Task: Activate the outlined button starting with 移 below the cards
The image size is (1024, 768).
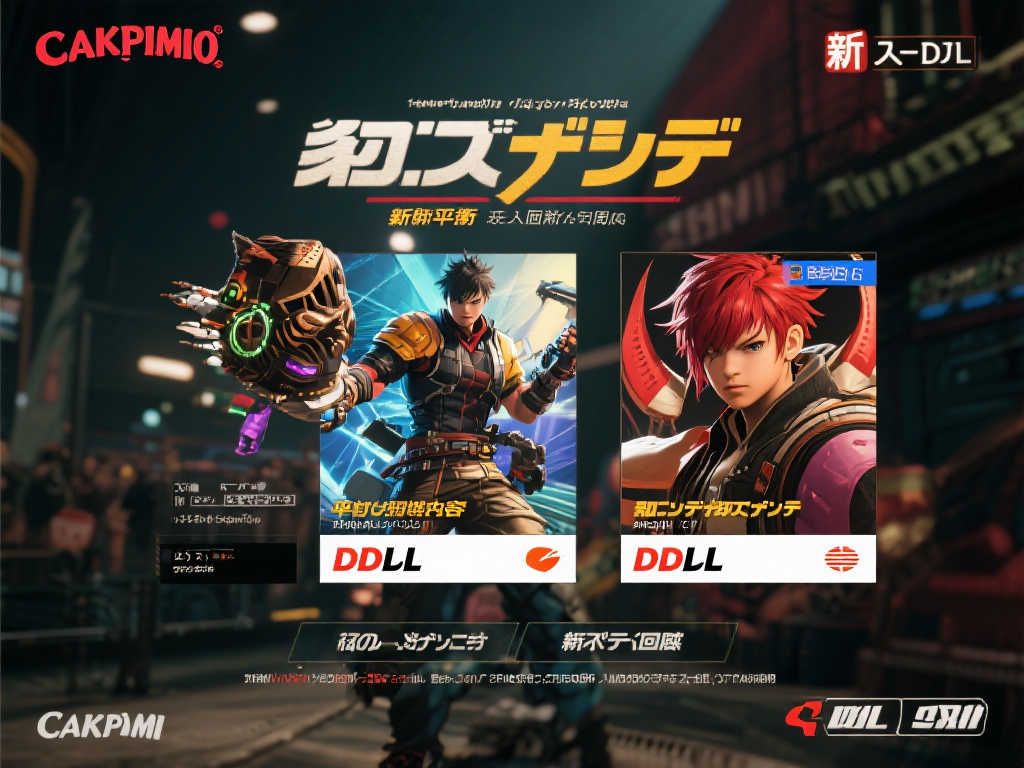Action: click(x=404, y=642)
